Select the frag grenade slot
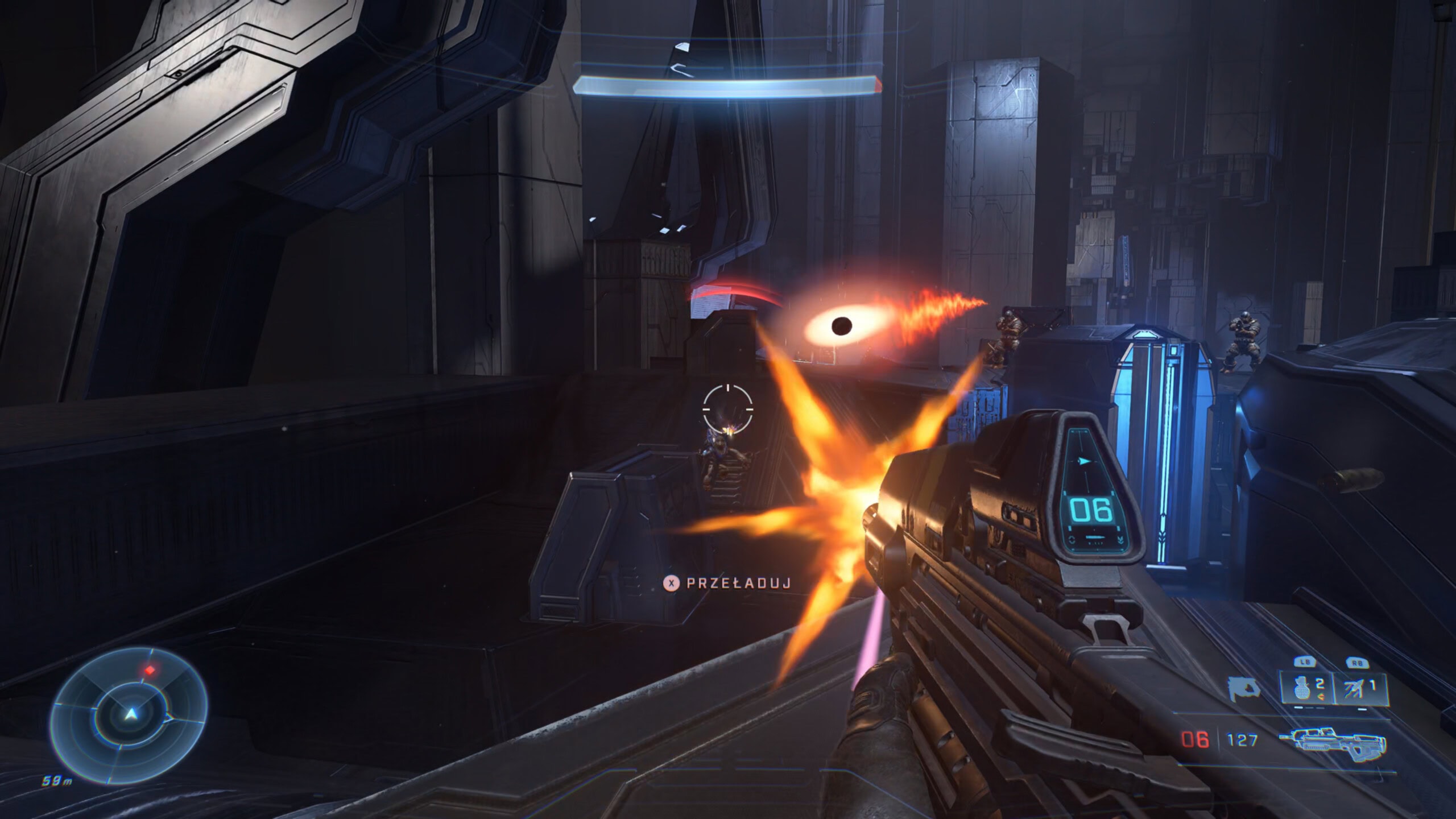 [x=1305, y=688]
